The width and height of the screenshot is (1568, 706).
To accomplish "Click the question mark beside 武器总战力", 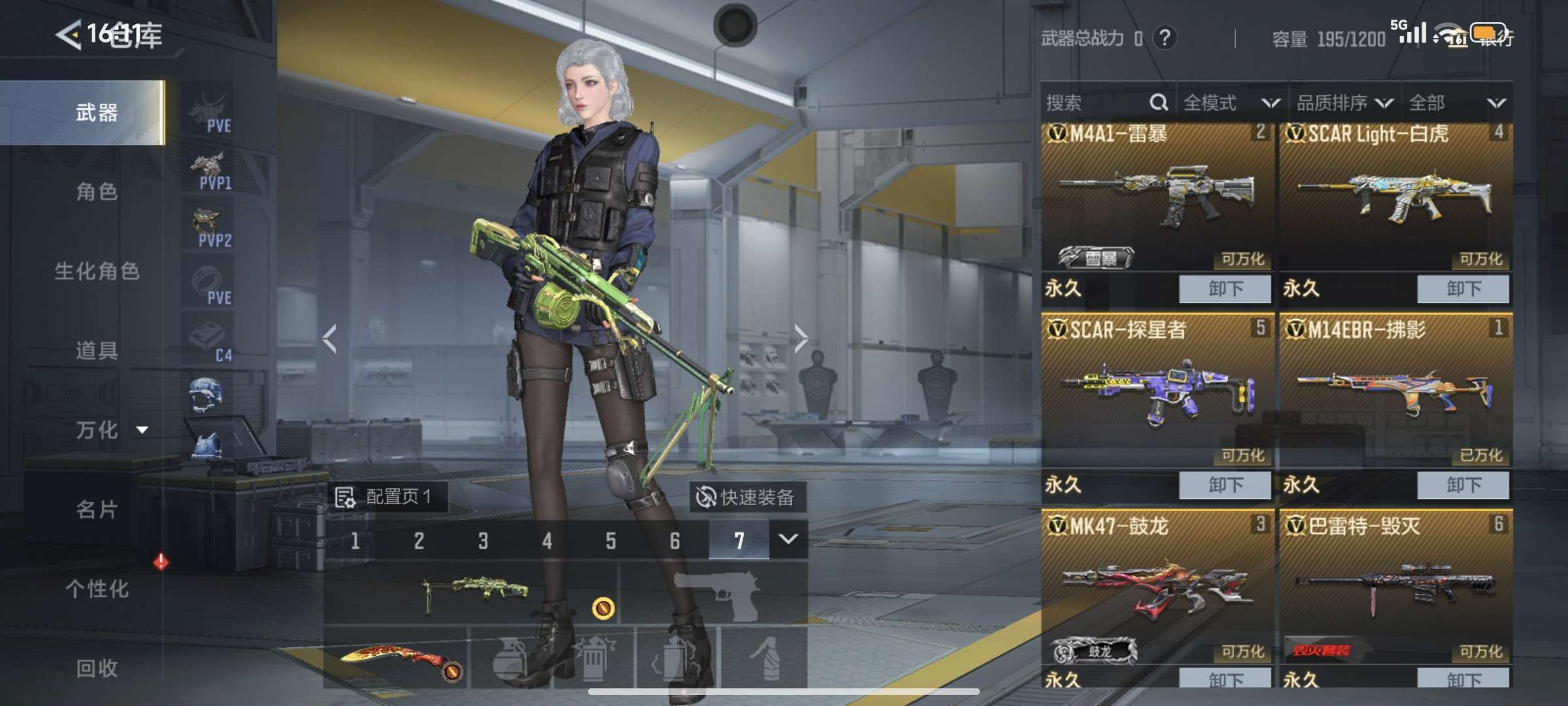I will pos(1164,38).
